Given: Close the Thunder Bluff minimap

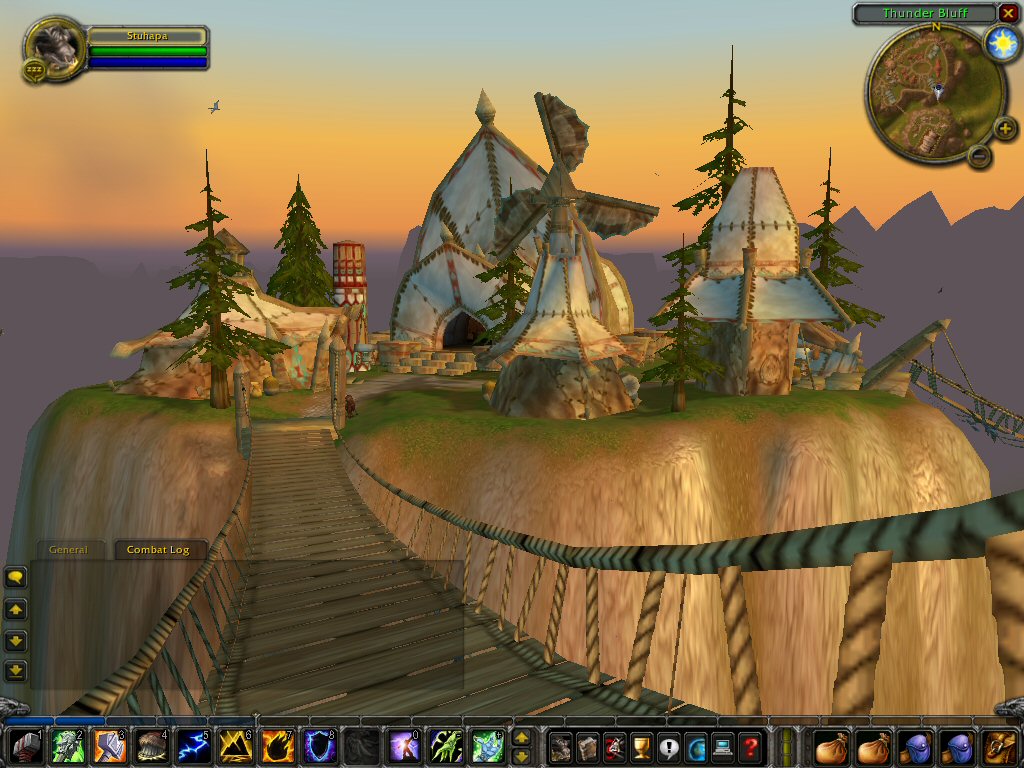Looking at the screenshot, I should [x=1007, y=13].
